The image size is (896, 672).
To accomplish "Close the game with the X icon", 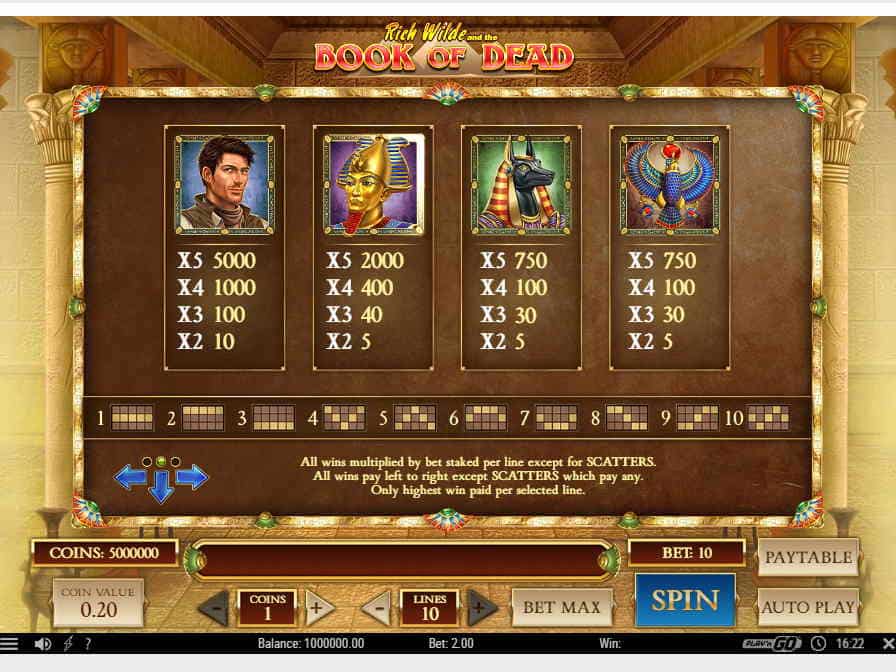I will 884,643.
